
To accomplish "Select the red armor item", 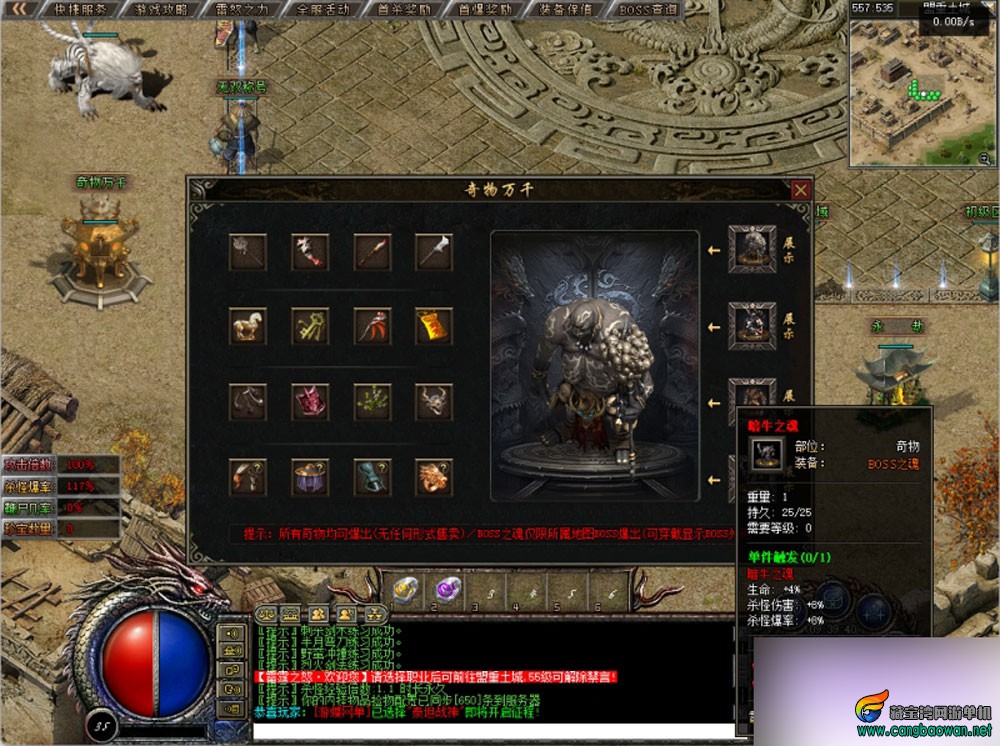I will (x=310, y=402).
